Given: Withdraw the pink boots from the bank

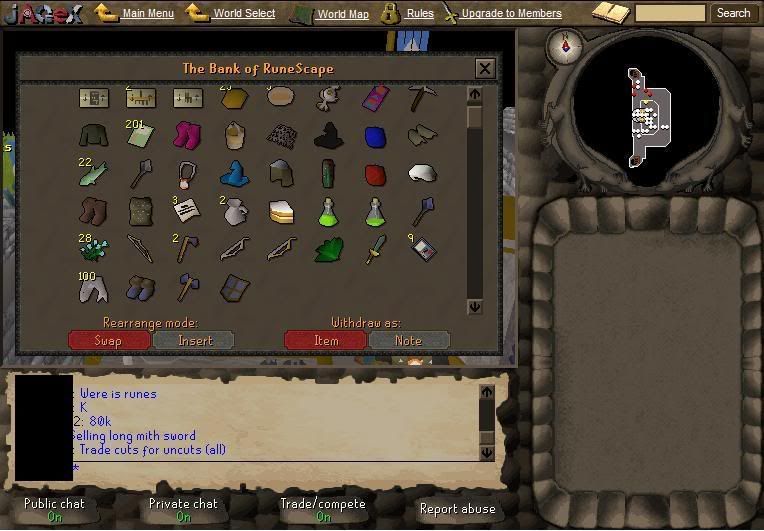Looking at the screenshot, I should 188,135.
